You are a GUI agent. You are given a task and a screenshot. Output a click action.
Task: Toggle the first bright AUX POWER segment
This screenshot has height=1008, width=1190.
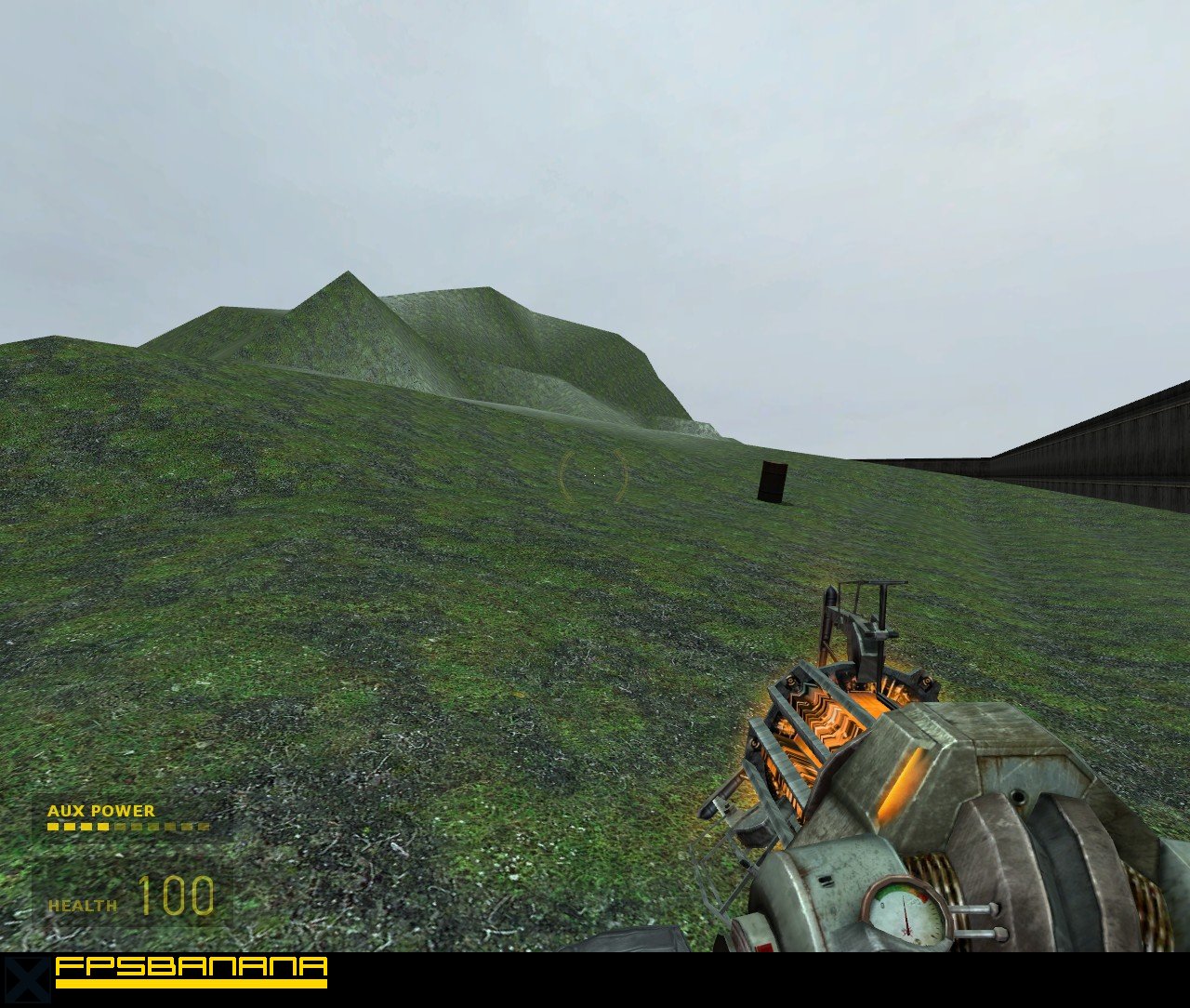pyautogui.click(x=52, y=827)
